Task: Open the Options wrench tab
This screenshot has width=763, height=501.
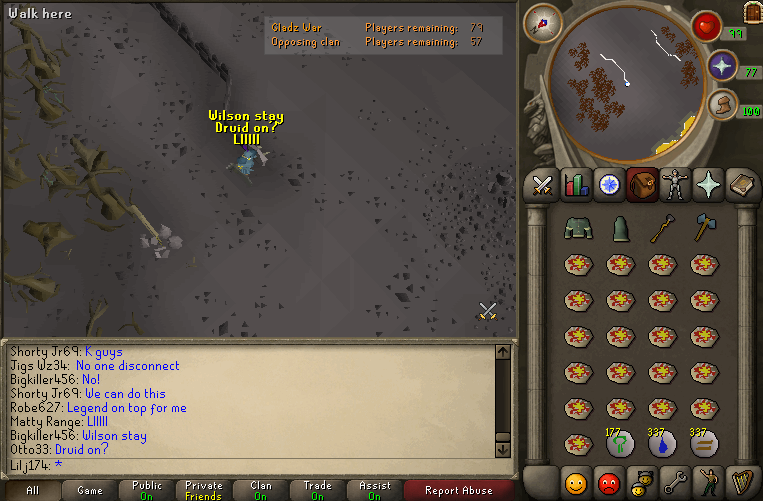Action: tap(675, 483)
